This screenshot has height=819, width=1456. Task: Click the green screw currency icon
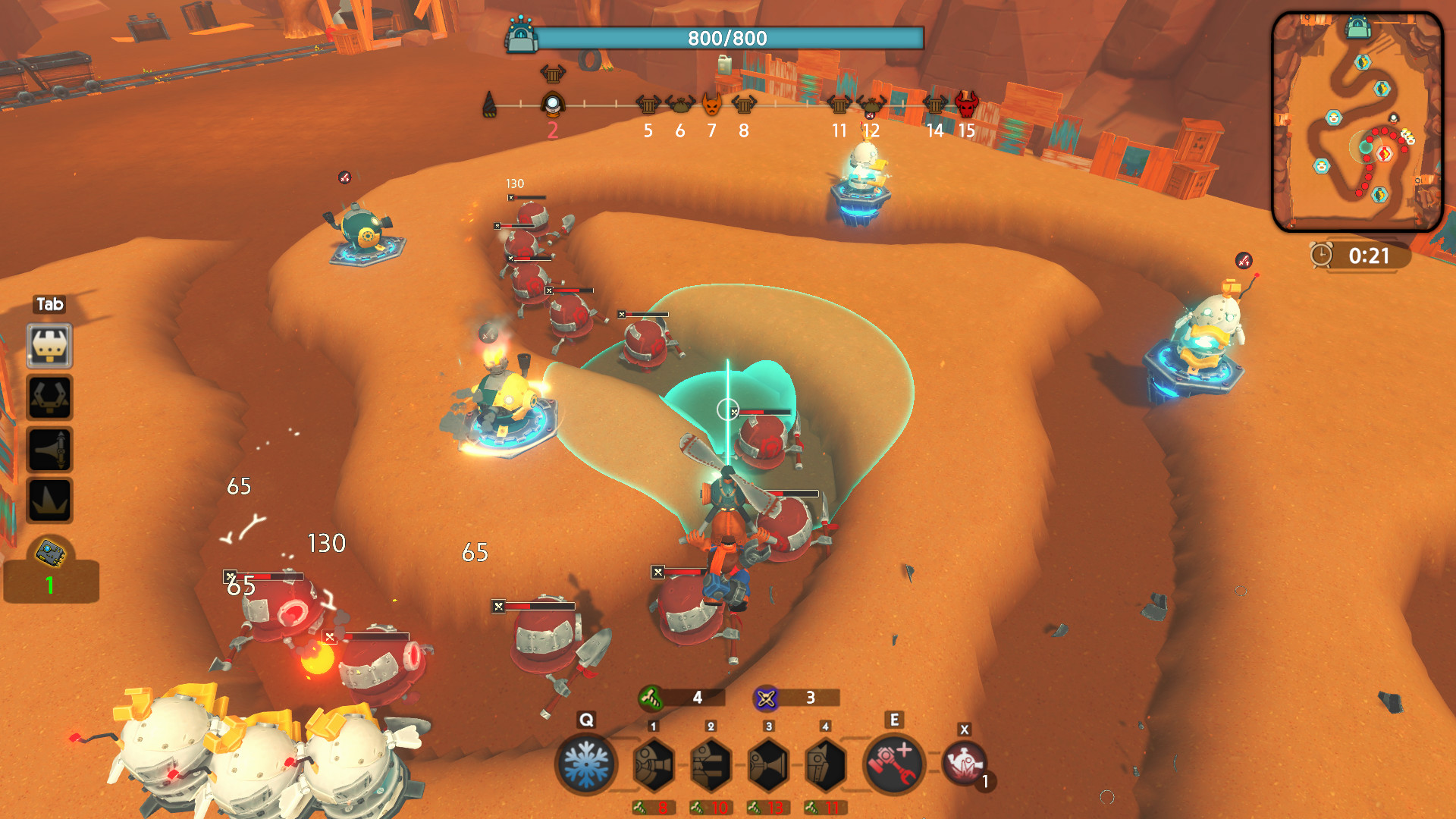click(x=651, y=697)
